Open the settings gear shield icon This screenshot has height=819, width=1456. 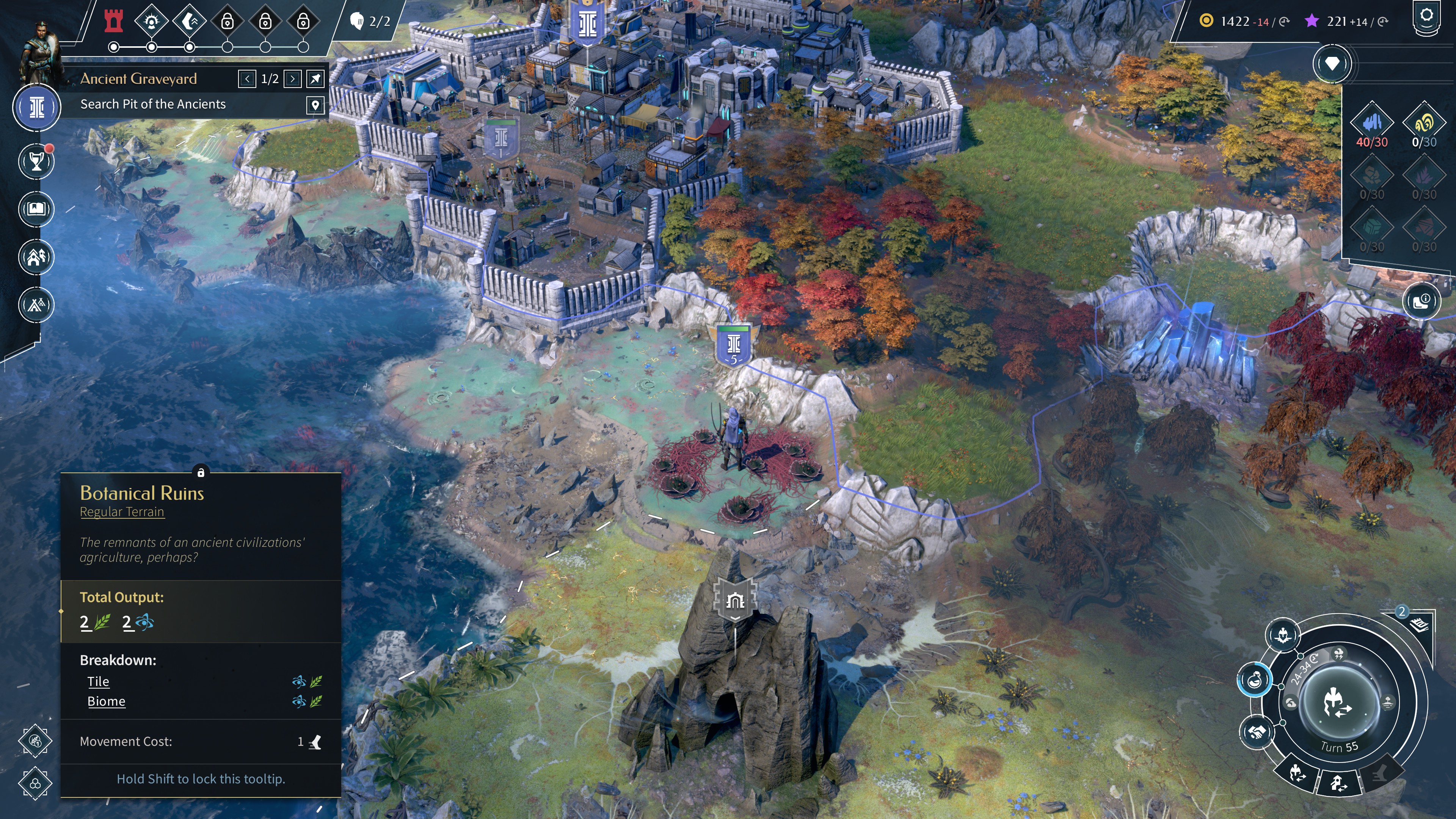click(1426, 17)
